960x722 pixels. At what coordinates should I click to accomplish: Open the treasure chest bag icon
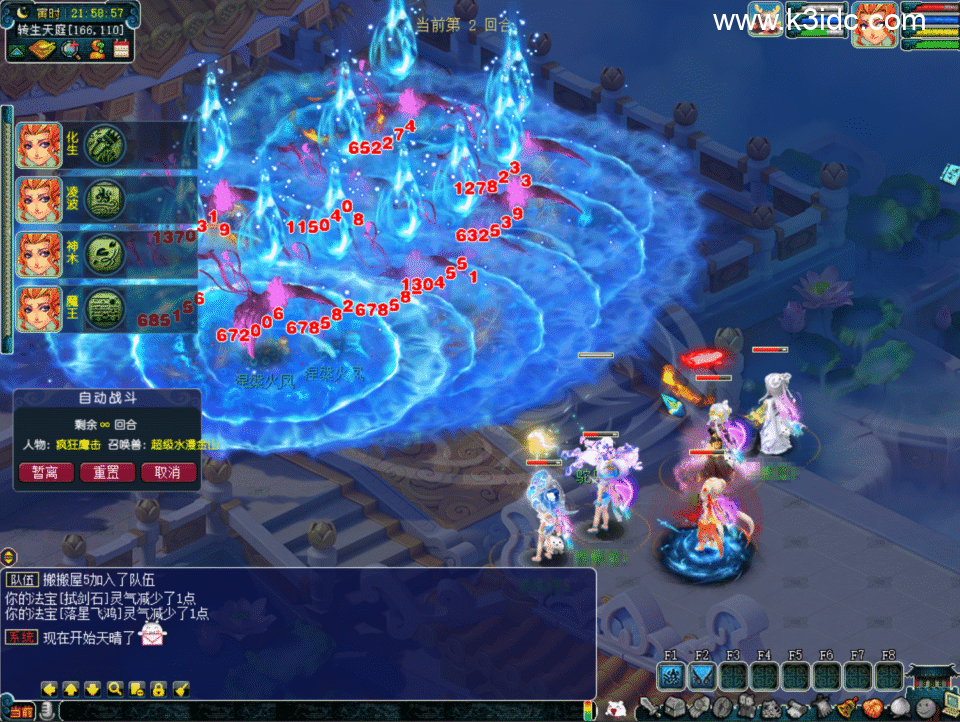pyautogui.click(x=677, y=708)
